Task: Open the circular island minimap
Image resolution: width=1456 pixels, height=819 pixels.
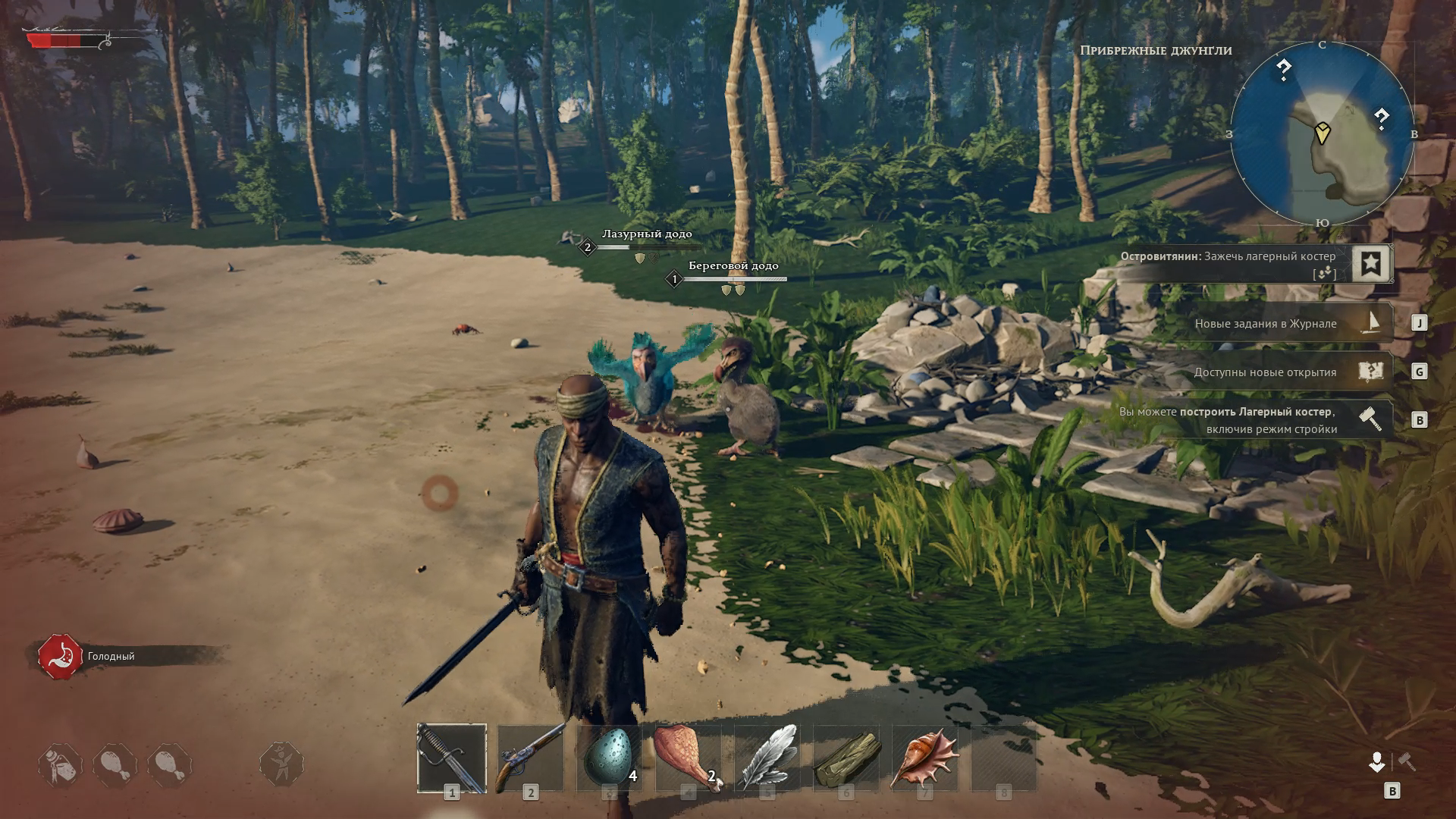Action: [x=1322, y=134]
